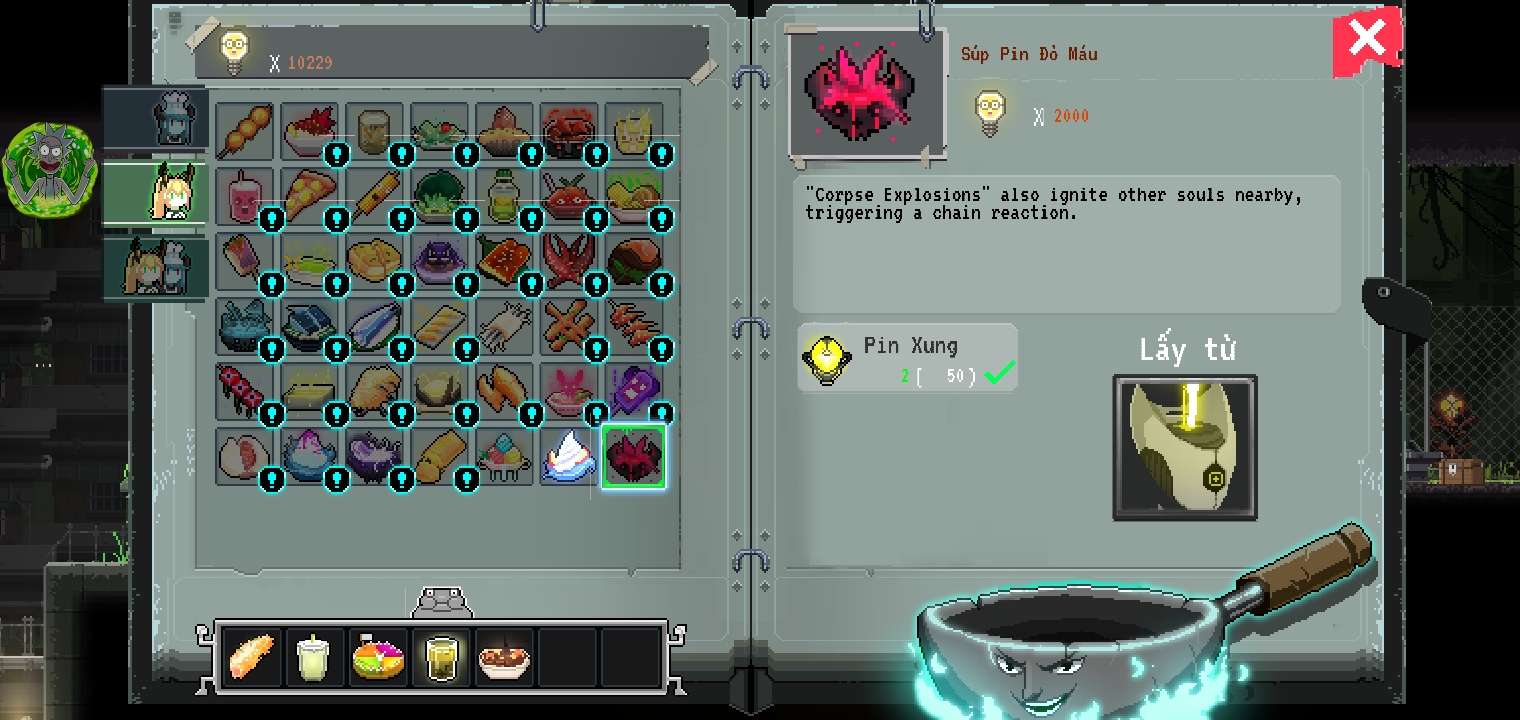Switch to the blue-haired chef tab

click(160, 118)
